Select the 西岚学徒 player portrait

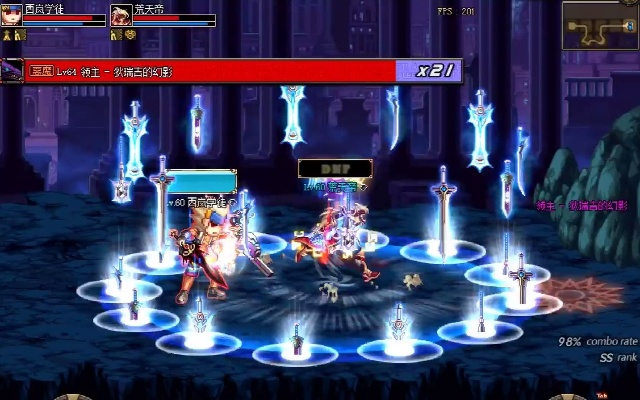click(13, 15)
